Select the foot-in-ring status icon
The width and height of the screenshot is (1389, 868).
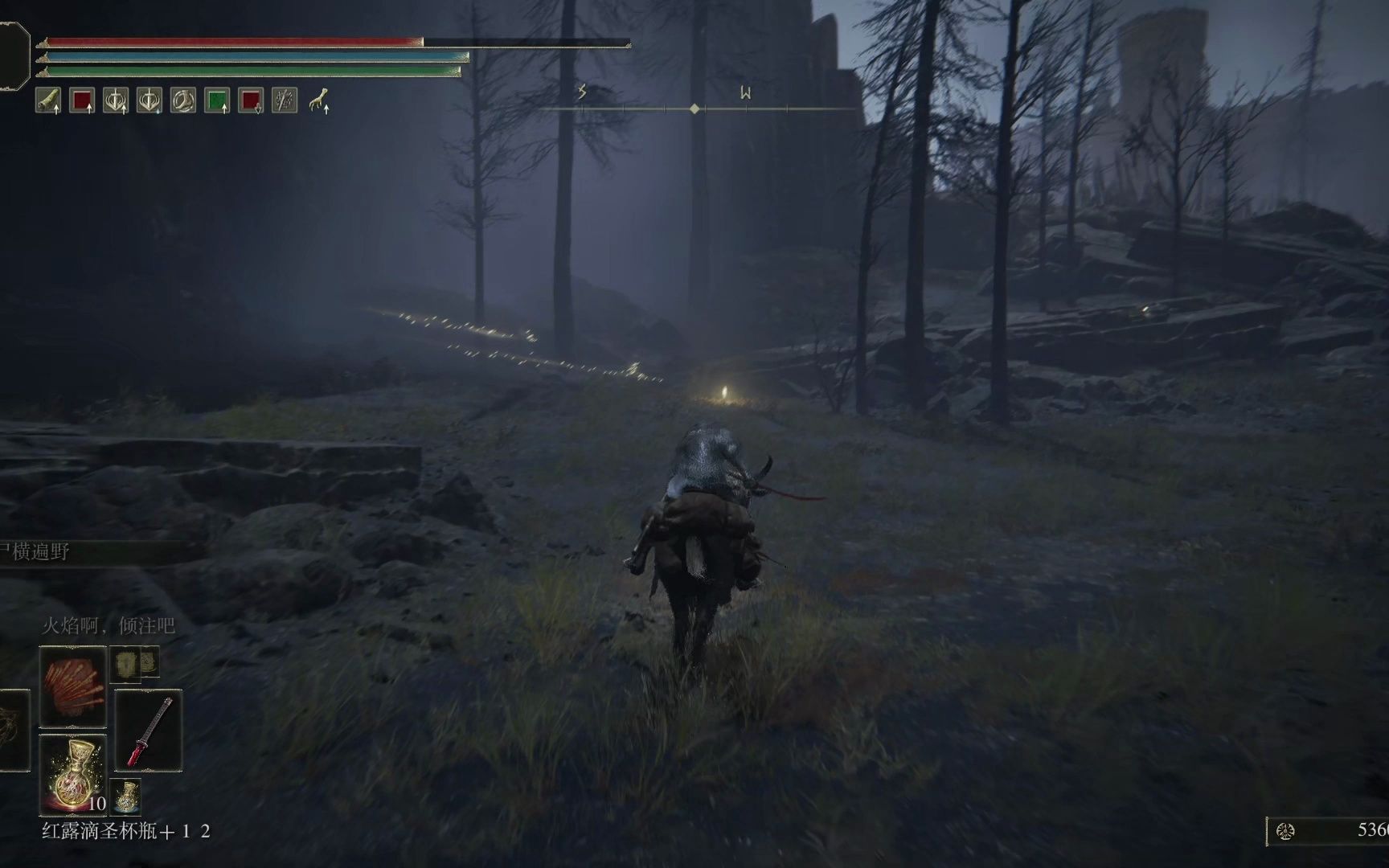[x=183, y=100]
